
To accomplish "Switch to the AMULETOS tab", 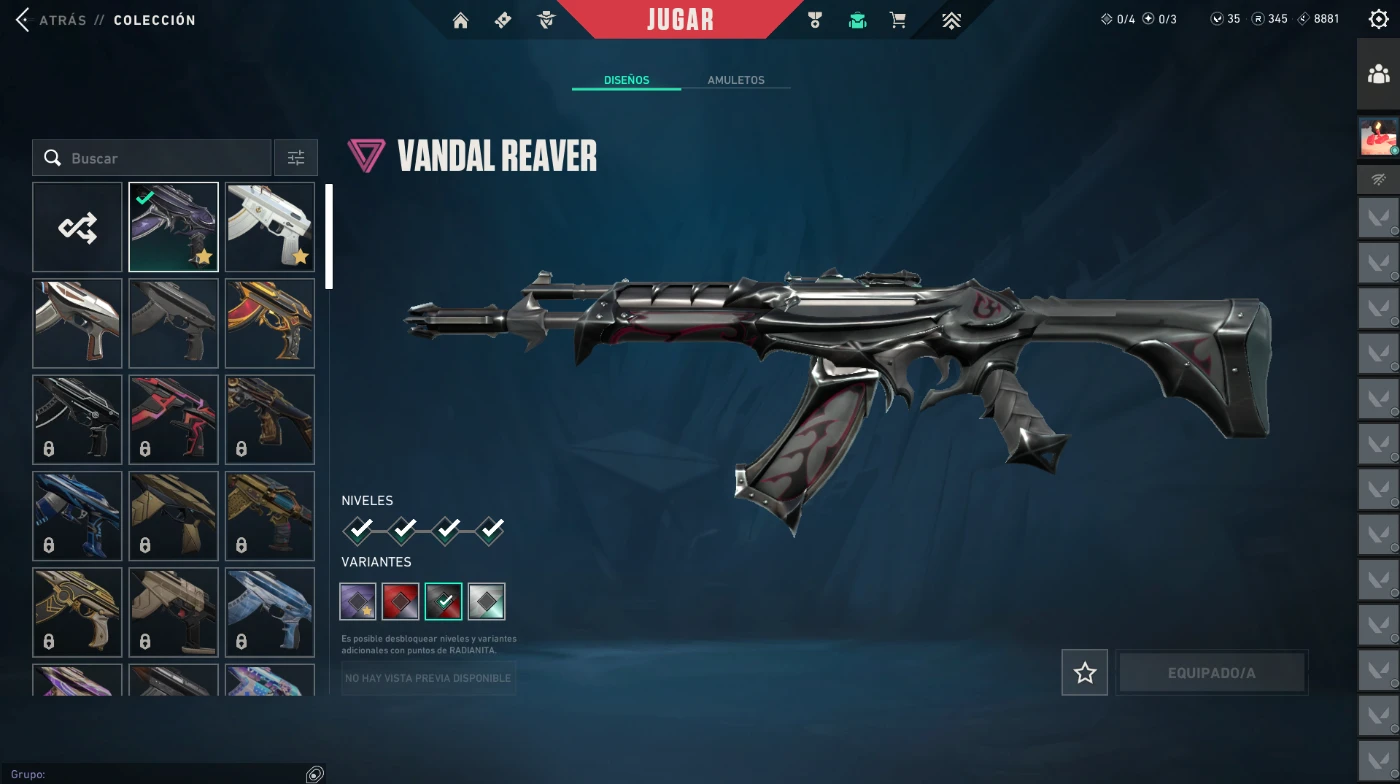I will tap(735, 80).
